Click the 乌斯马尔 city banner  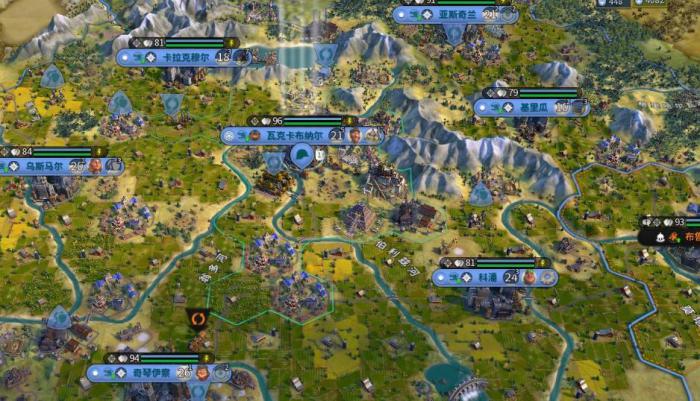[43, 166]
